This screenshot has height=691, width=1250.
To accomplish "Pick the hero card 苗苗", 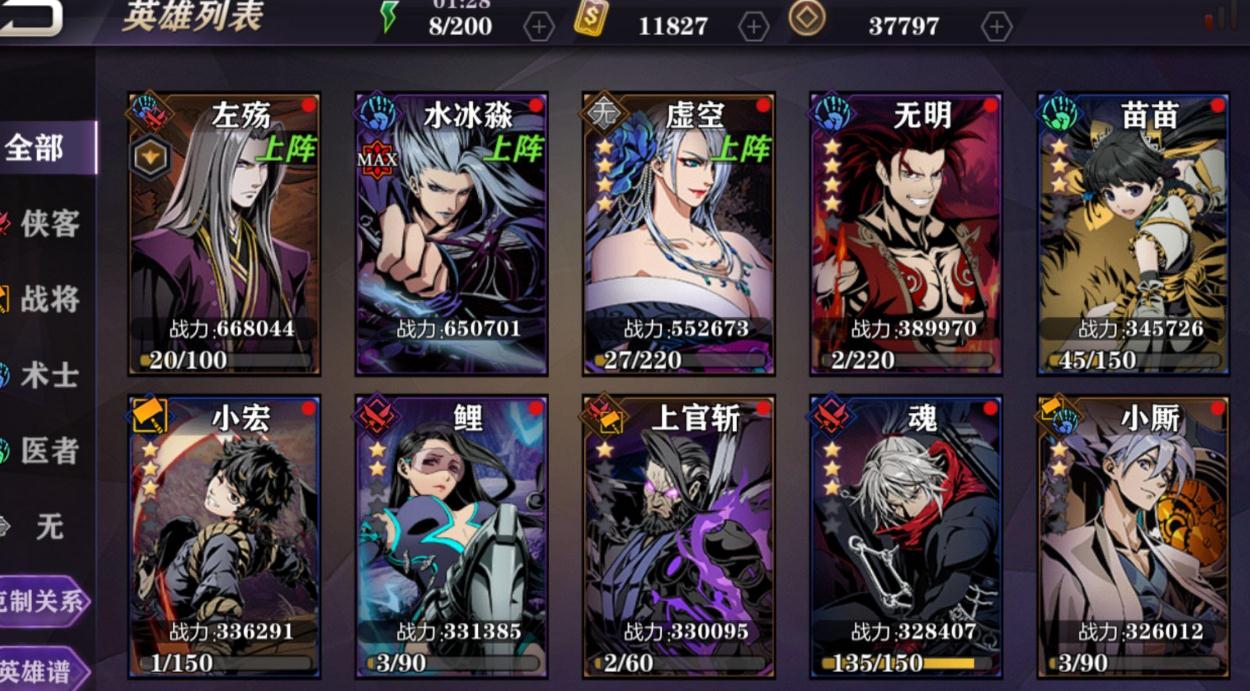I will point(1133,235).
